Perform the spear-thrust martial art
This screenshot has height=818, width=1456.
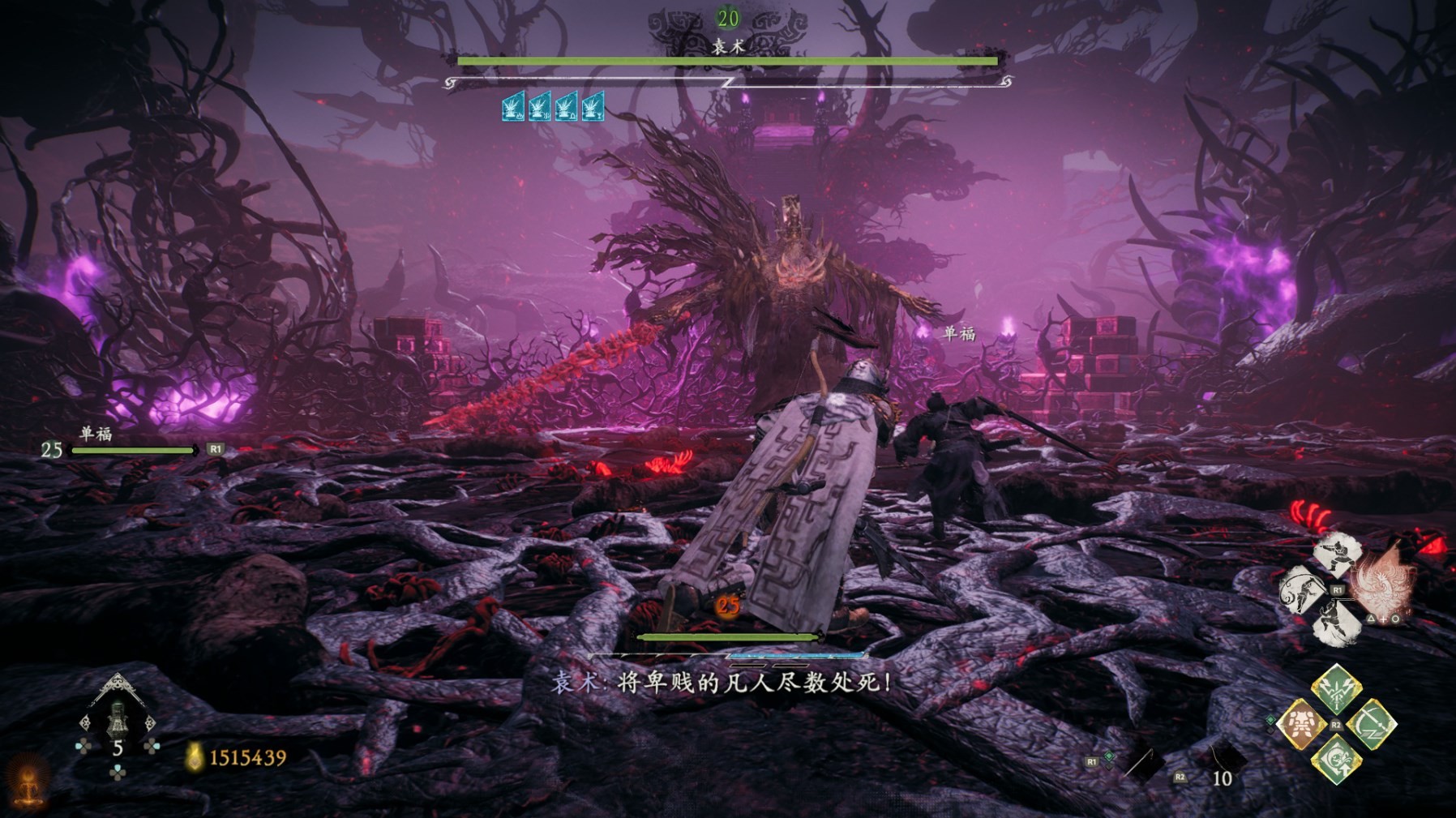[1337, 624]
